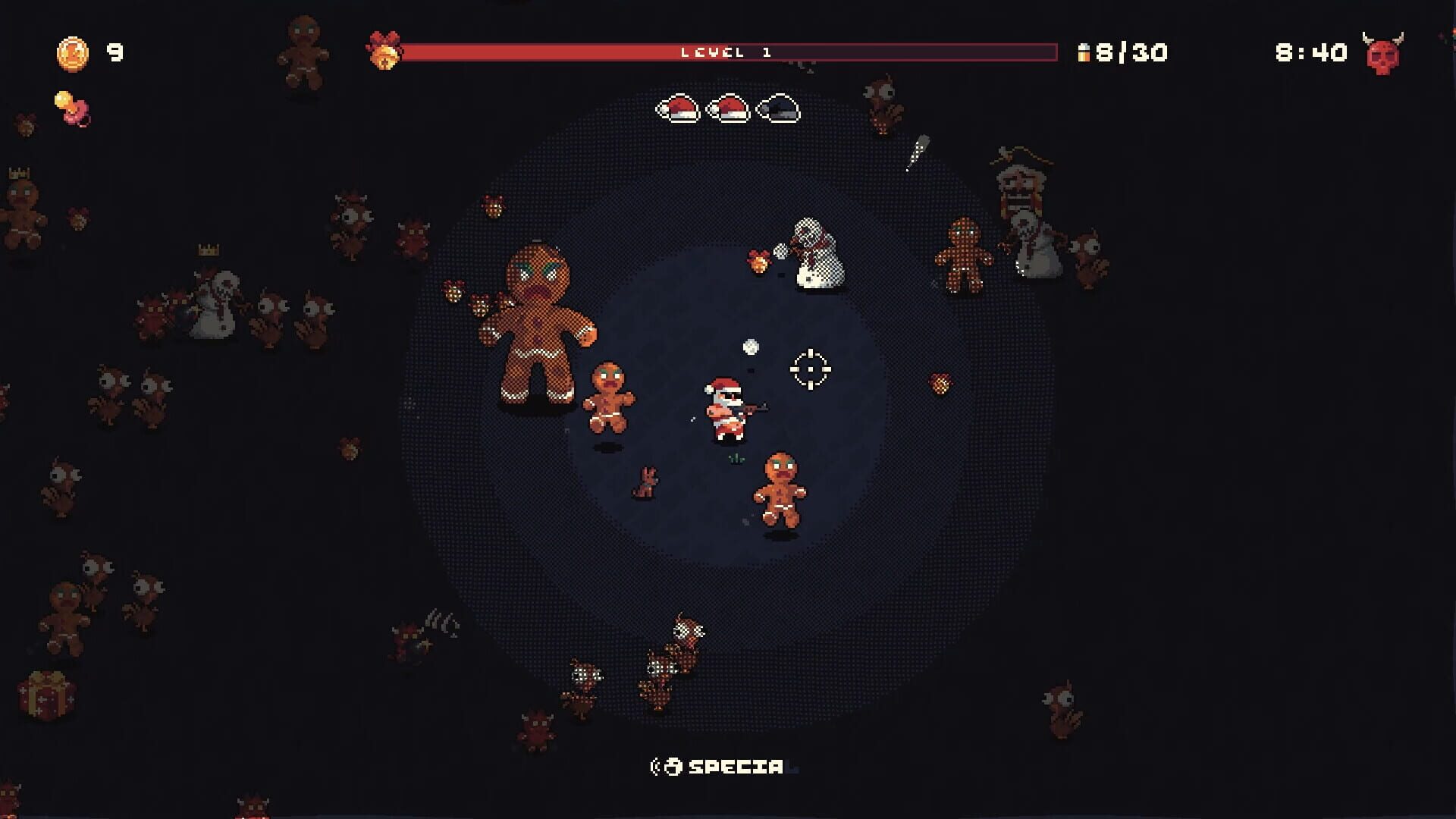The width and height of the screenshot is (1456, 819).
Task: Click the gold coin currency icon
Action: pyautogui.click(x=72, y=53)
